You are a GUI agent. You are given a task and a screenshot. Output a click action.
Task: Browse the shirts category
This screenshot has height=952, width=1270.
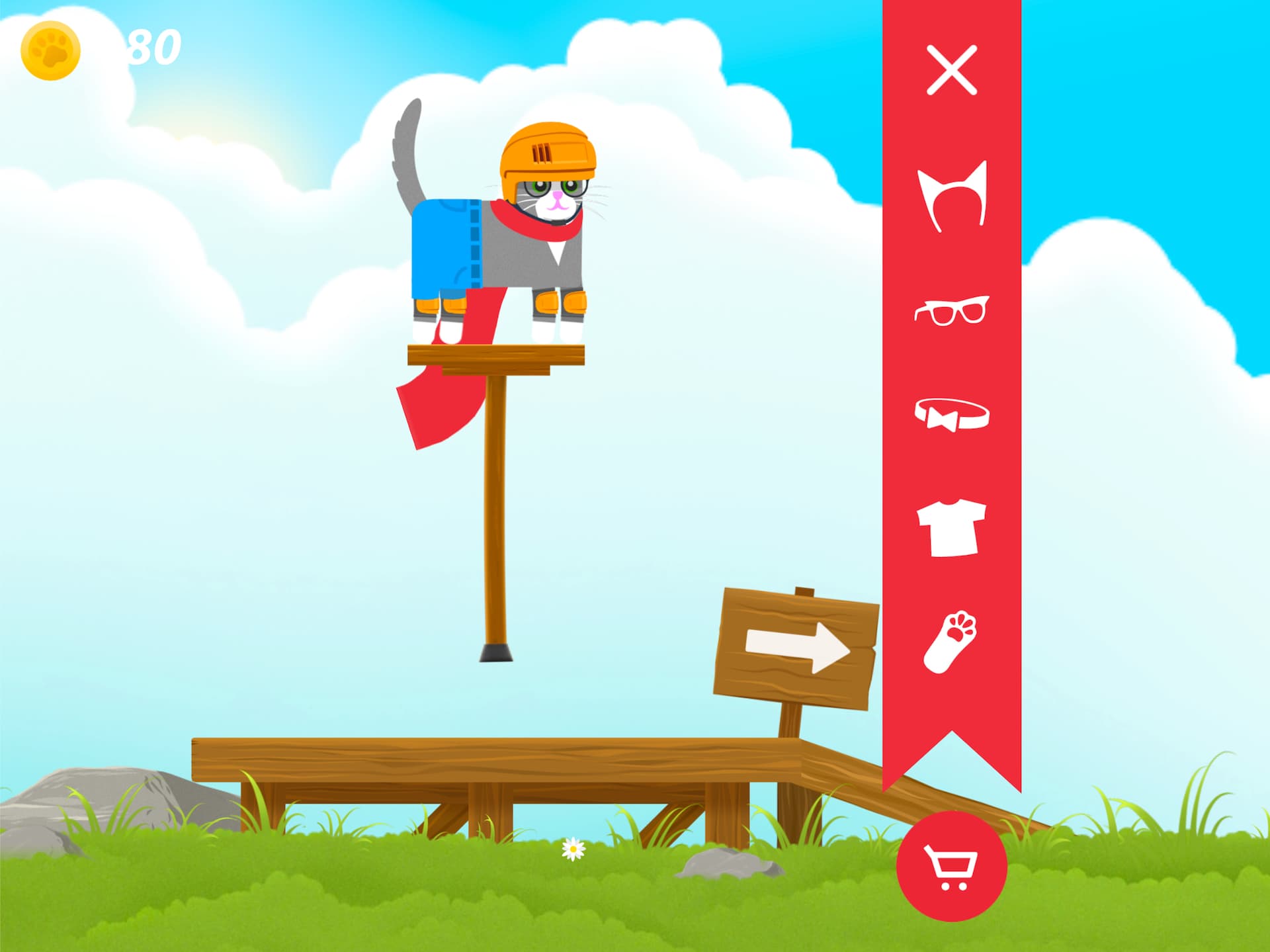pos(951,529)
